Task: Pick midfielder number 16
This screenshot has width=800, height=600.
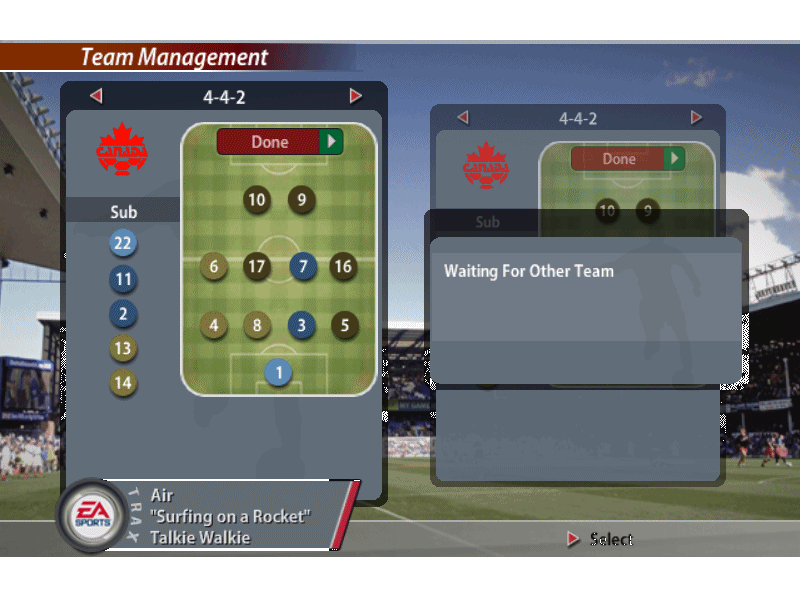Action: pos(344,267)
